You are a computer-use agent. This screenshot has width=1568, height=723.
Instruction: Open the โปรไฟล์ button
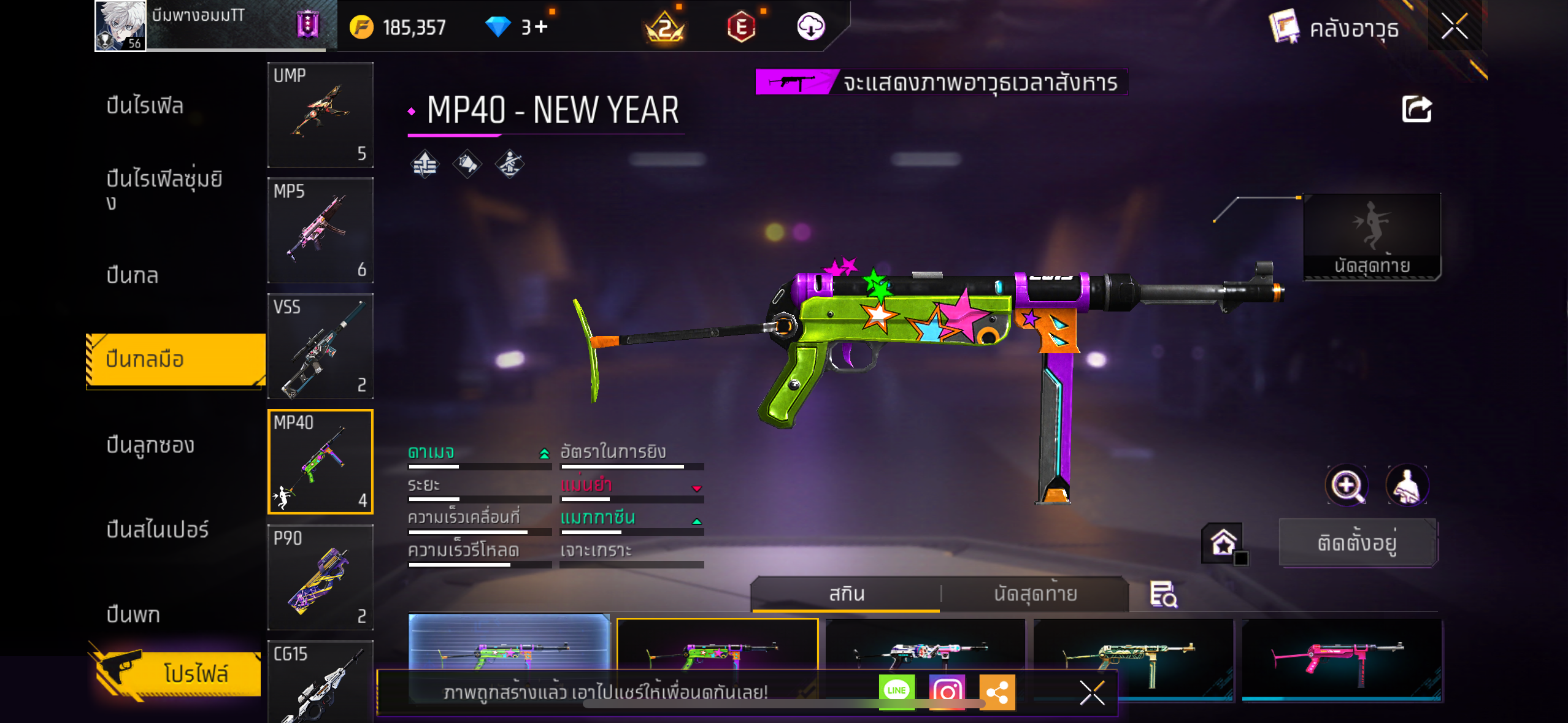click(179, 673)
